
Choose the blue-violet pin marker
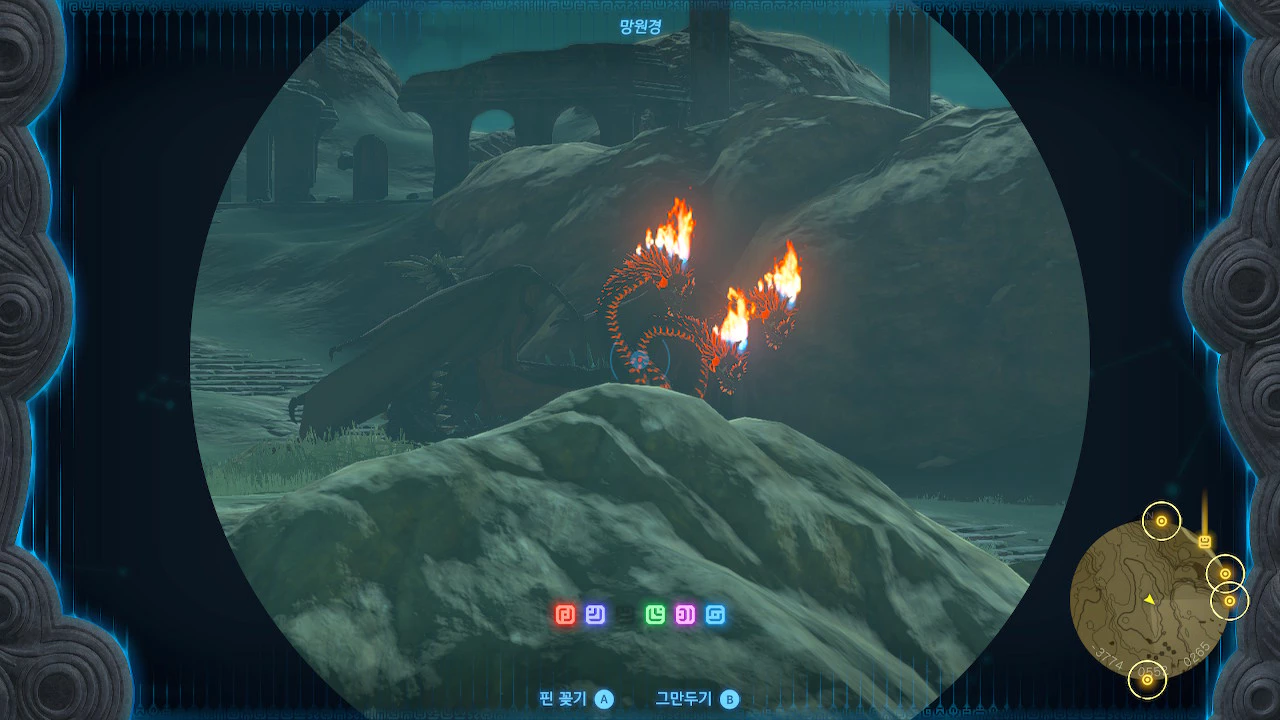pyautogui.click(x=595, y=614)
